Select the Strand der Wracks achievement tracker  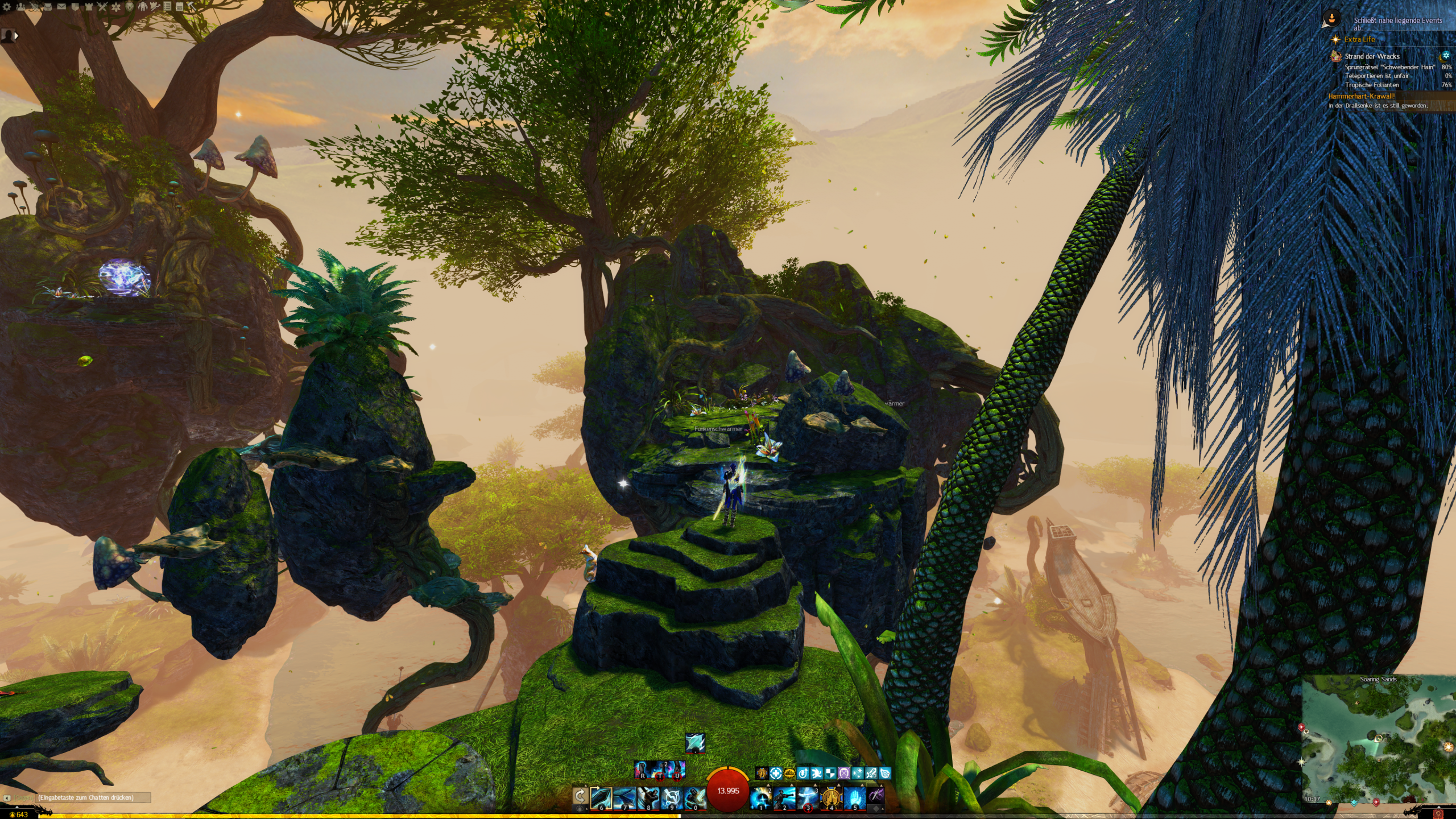point(1372,56)
